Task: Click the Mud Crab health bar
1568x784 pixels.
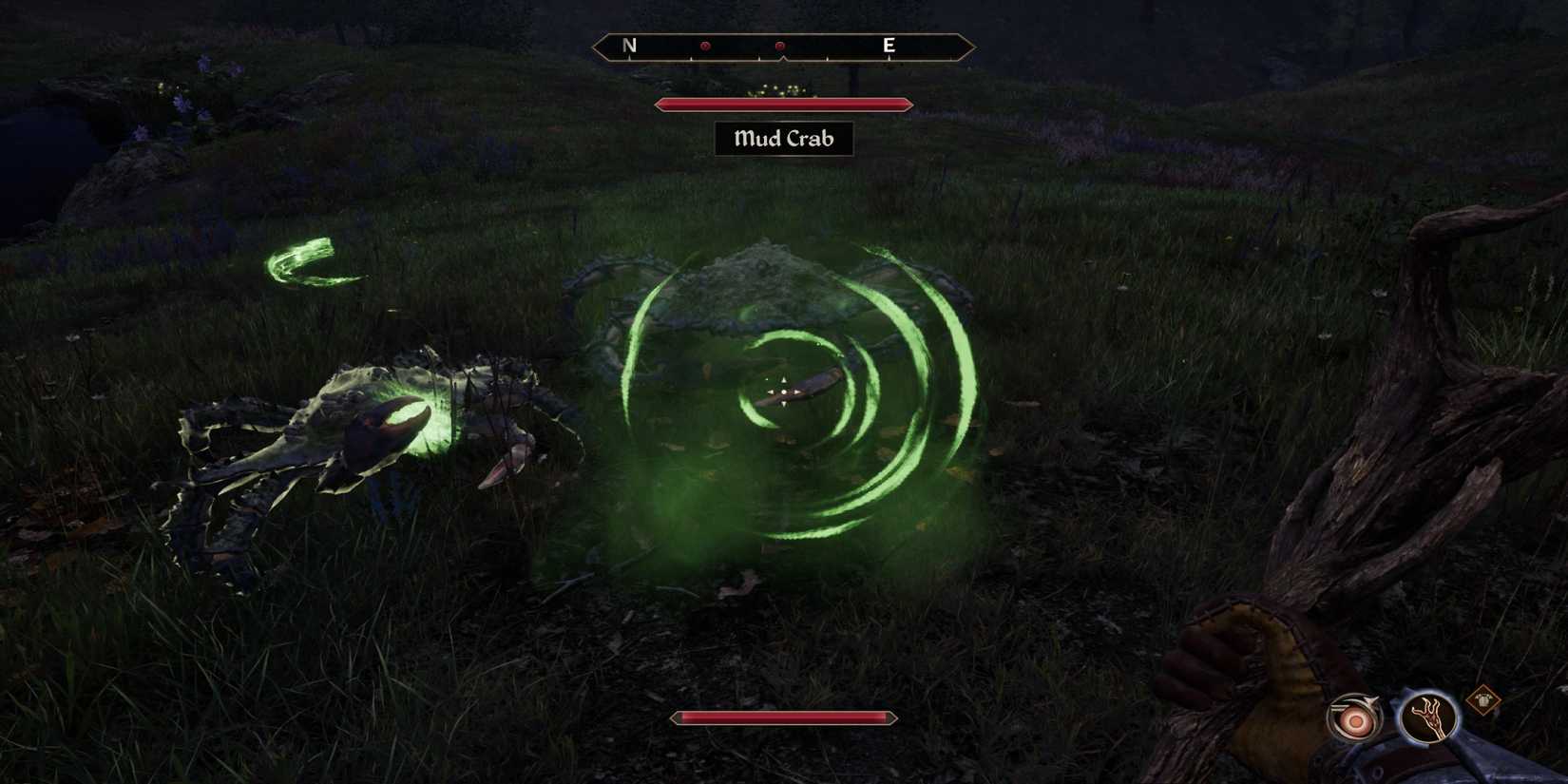Action: coord(781,105)
